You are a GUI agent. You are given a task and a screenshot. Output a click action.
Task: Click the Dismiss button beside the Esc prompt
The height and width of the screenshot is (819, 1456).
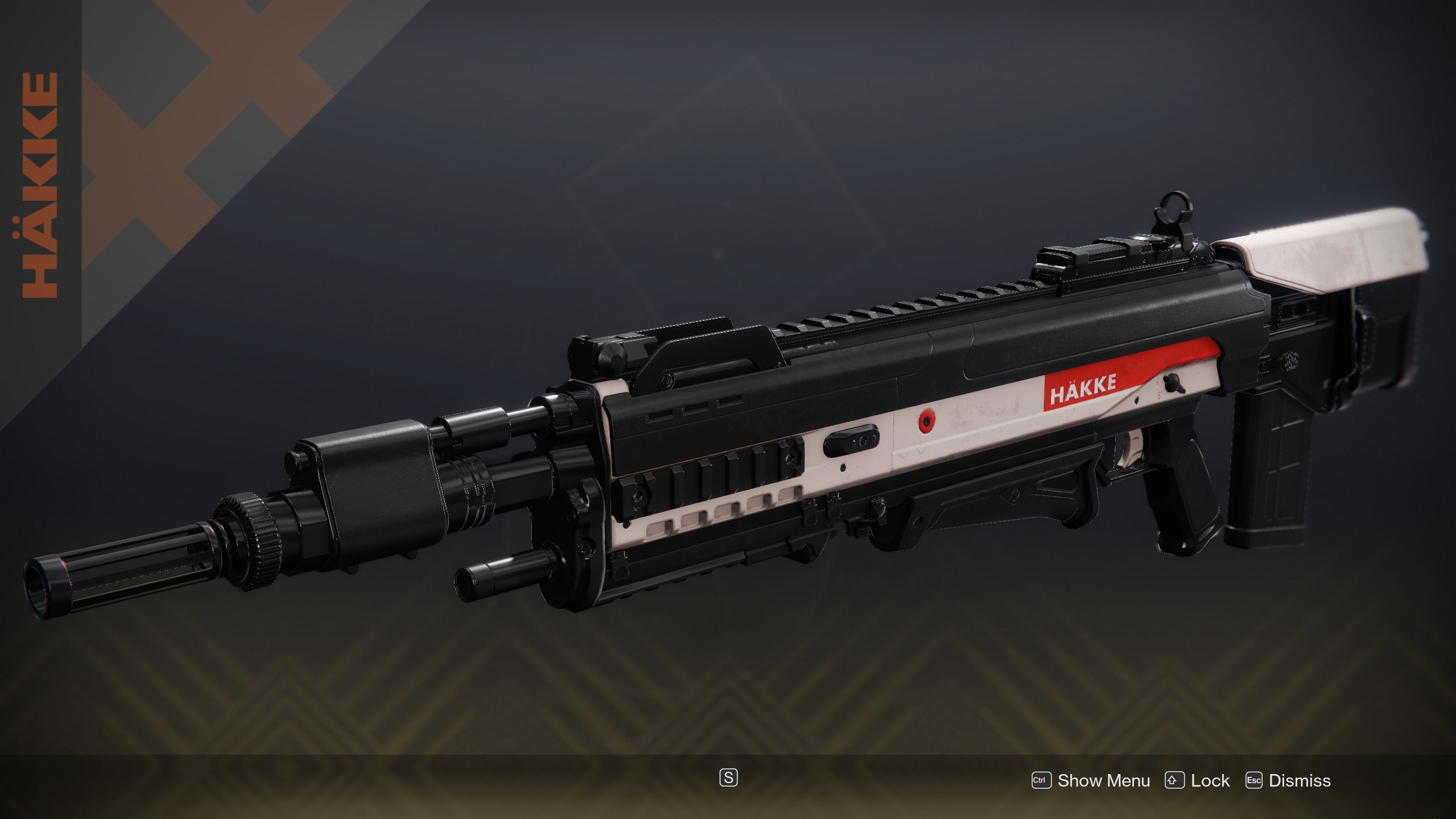pyautogui.click(x=1298, y=781)
